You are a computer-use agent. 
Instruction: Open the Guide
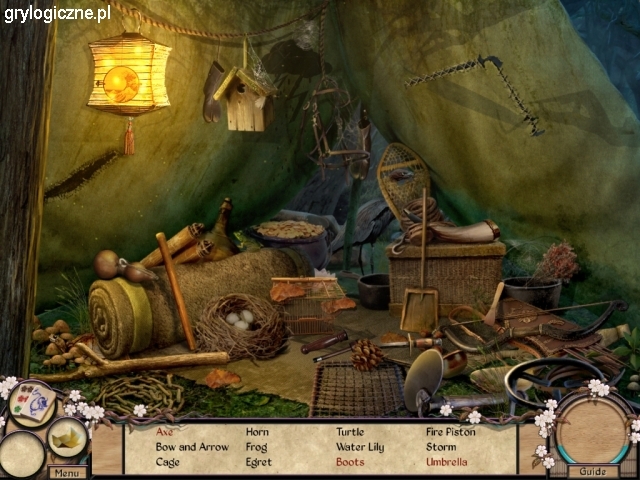592,471
